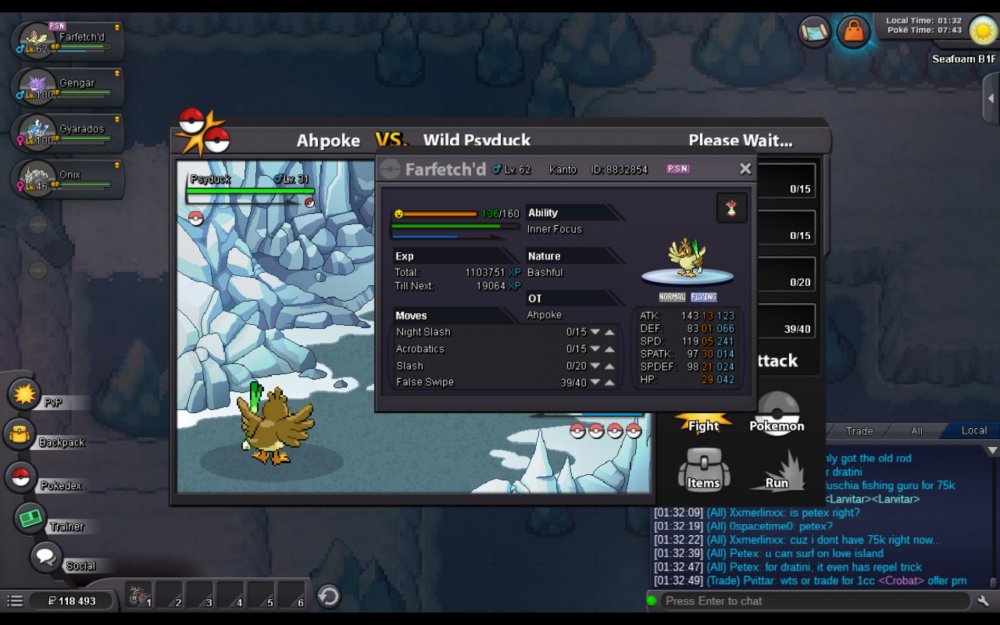This screenshot has width=1000, height=625.
Task: Run from the wild Psyduck
Action: tap(777, 470)
